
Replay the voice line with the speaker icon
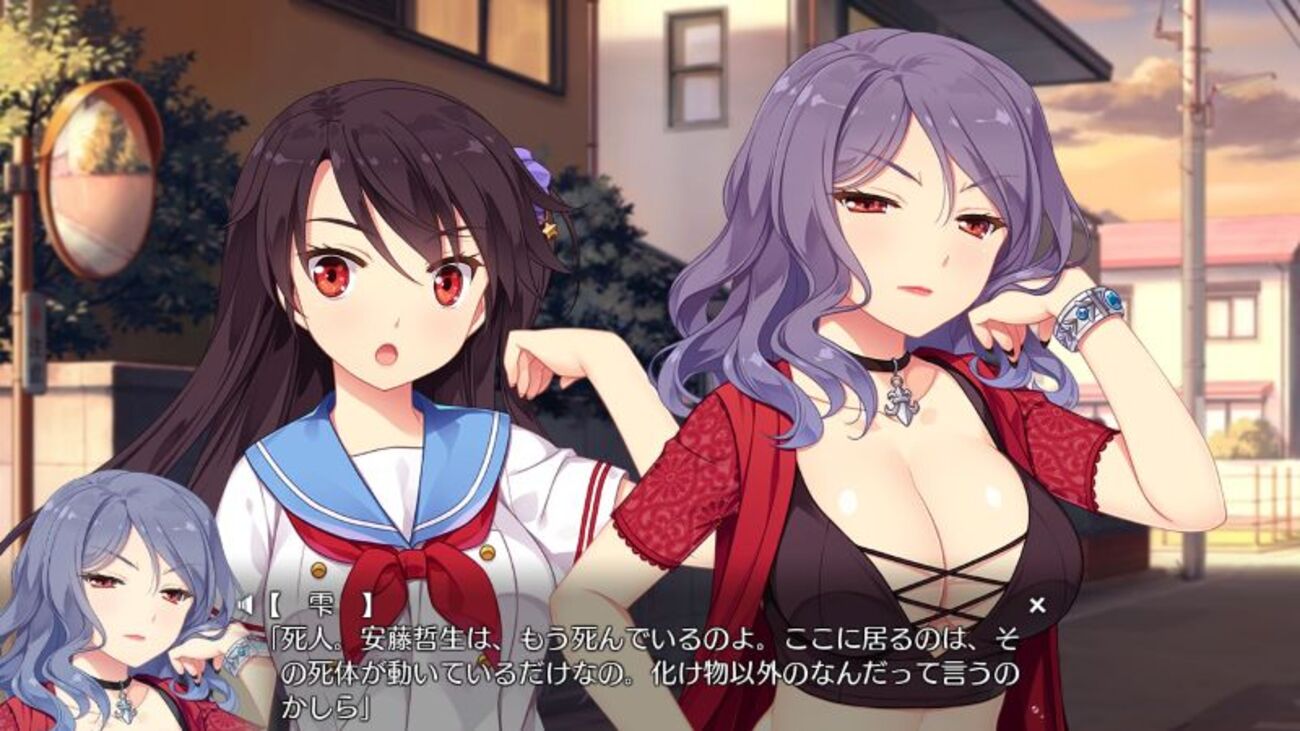tap(246, 604)
